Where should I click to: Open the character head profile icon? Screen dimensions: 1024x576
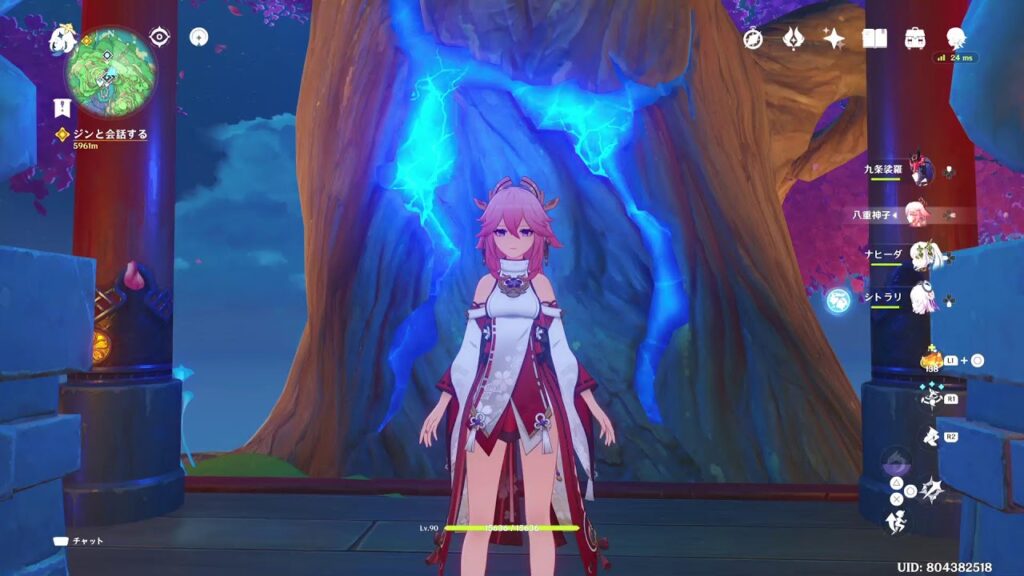[956, 38]
